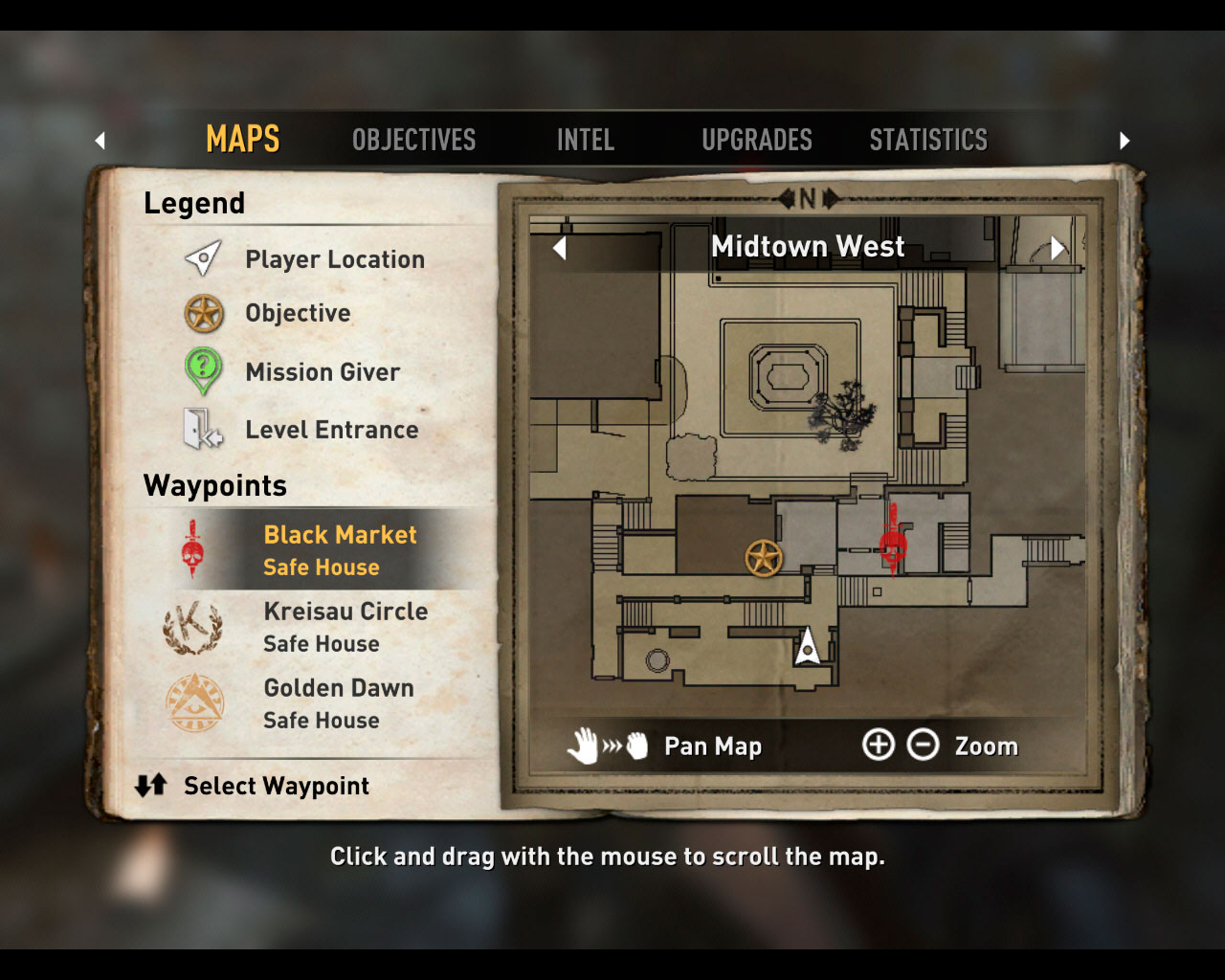View the Statistics tab
1225x980 pixels.
coord(927,140)
